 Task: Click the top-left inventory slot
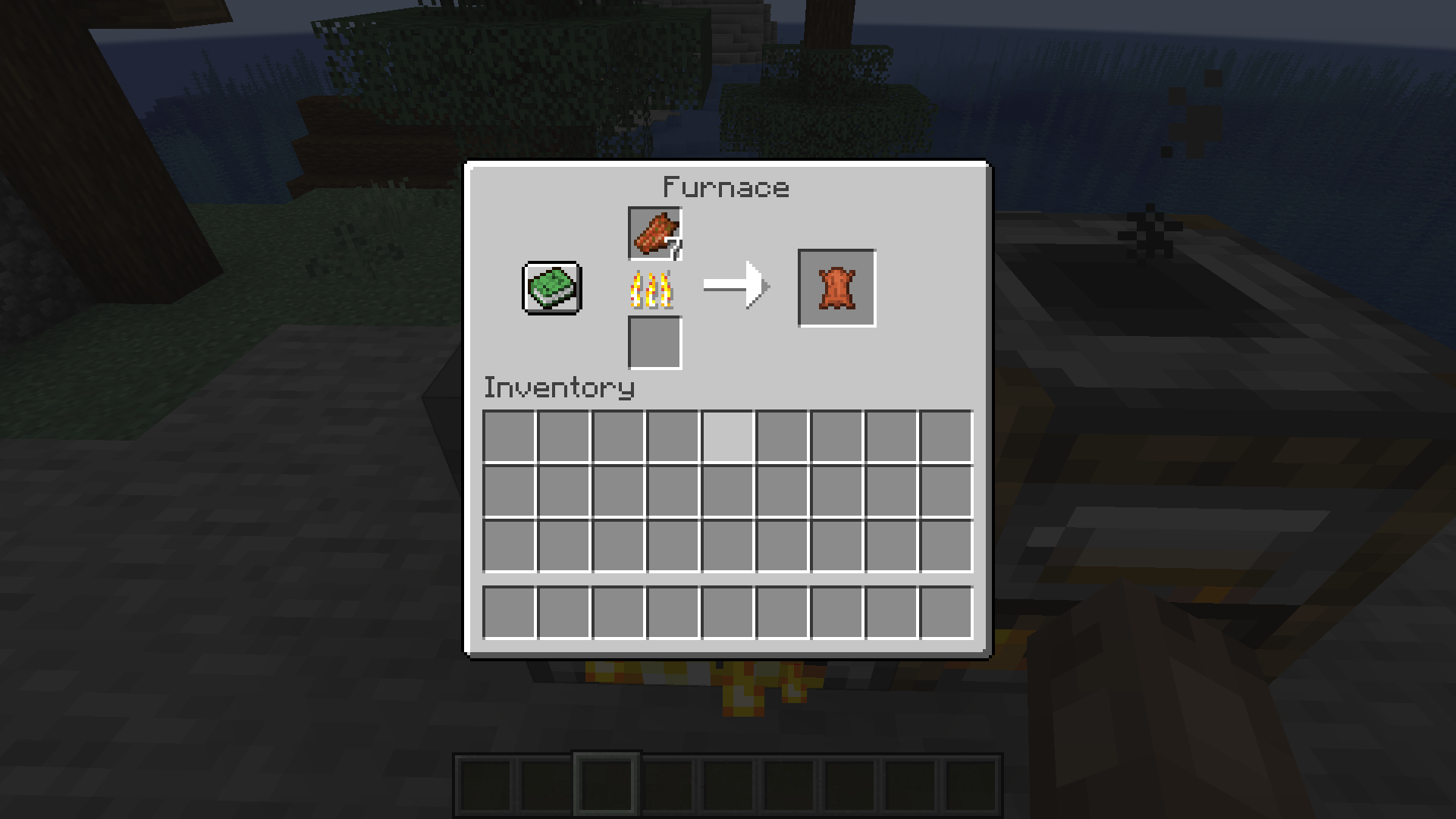point(510,435)
